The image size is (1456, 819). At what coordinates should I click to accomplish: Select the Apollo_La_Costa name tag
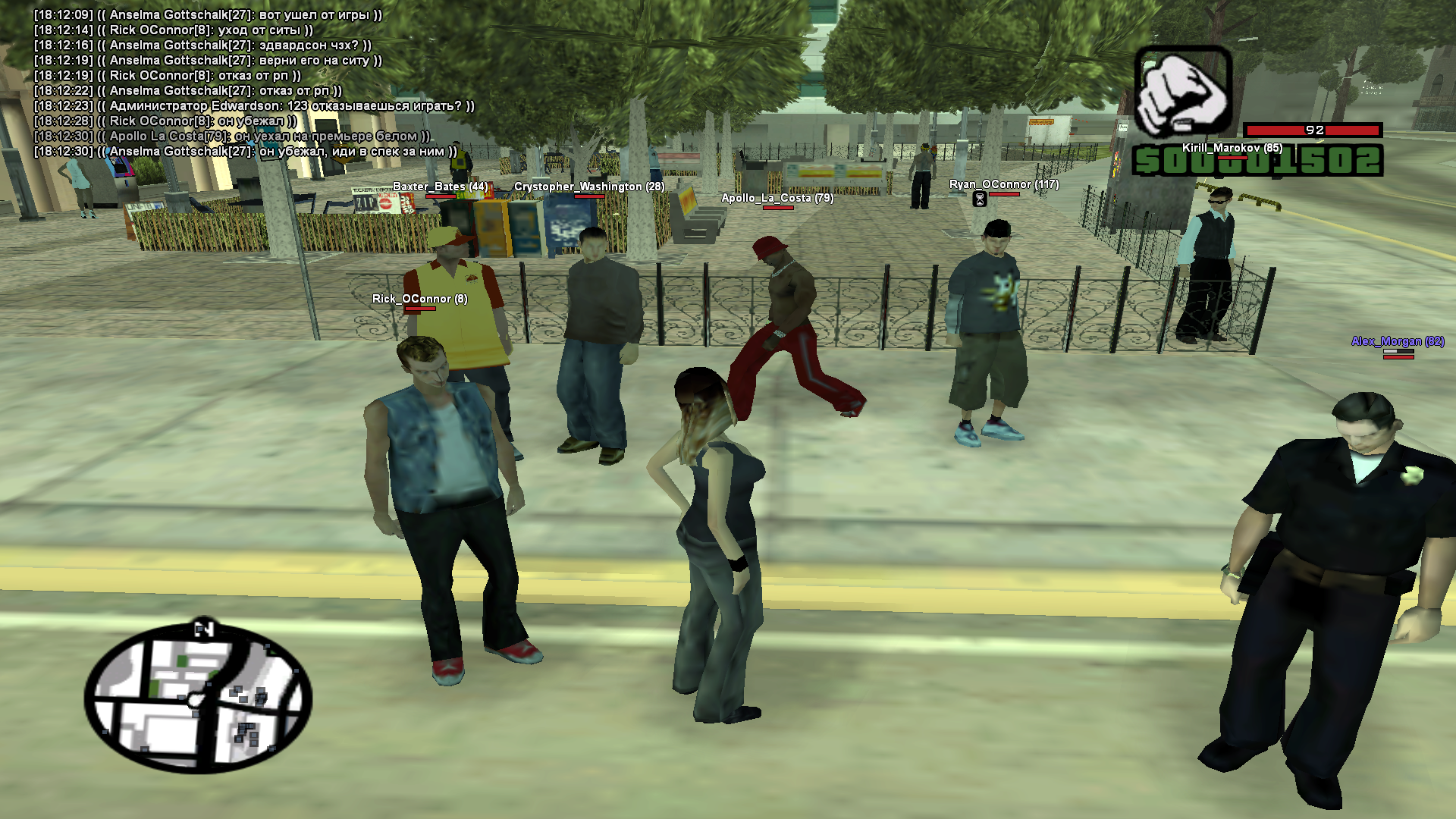pos(777,198)
